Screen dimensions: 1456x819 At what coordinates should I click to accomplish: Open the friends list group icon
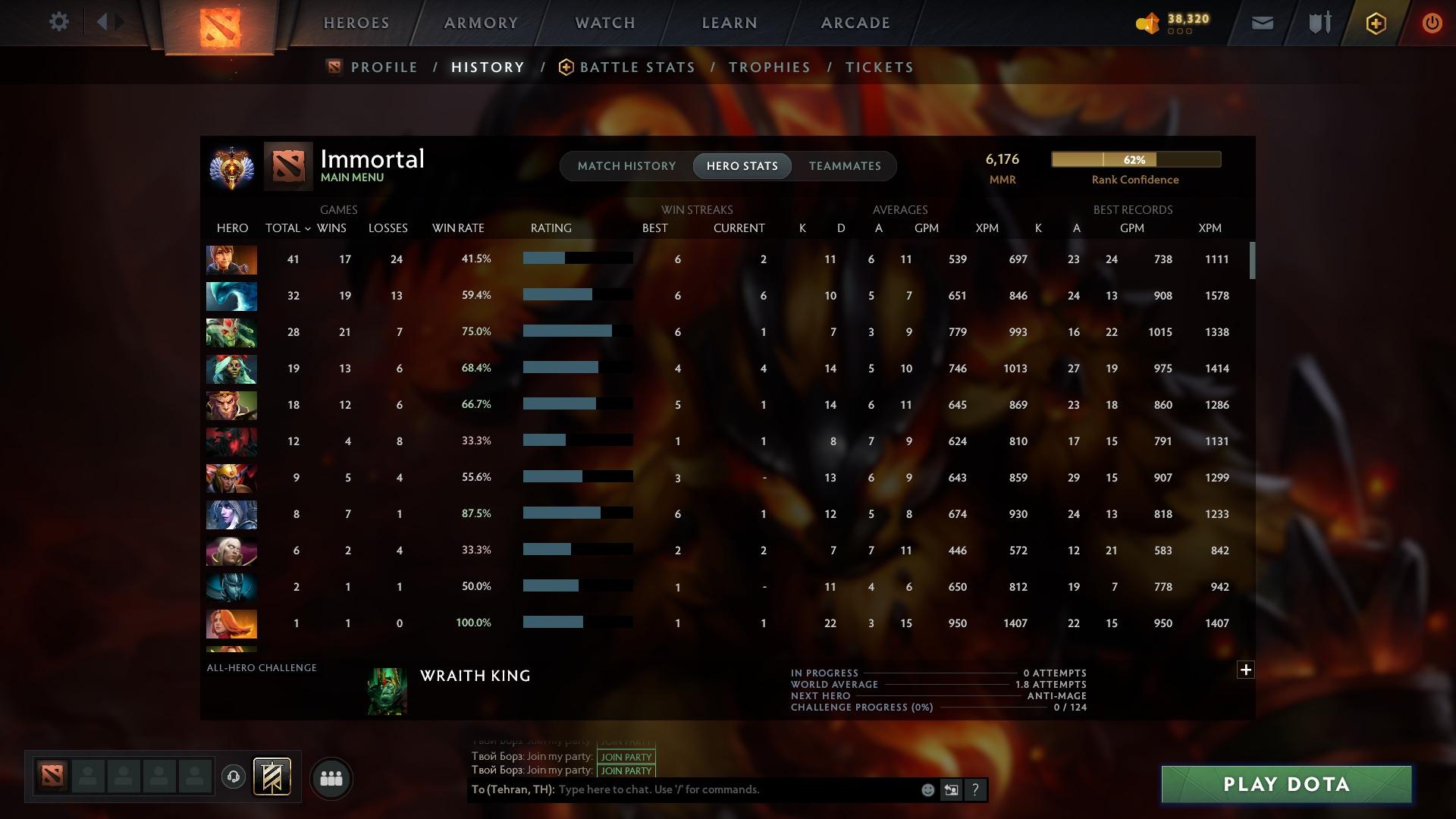(x=331, y=778)
